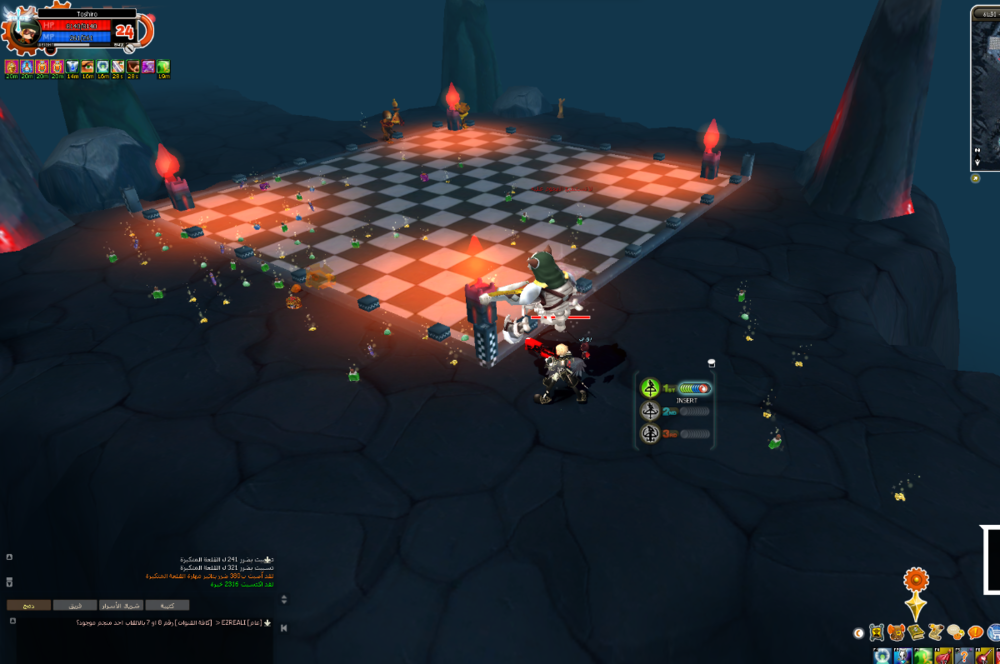
Task: Open the green skill book icon
Action: pos(915,632)
